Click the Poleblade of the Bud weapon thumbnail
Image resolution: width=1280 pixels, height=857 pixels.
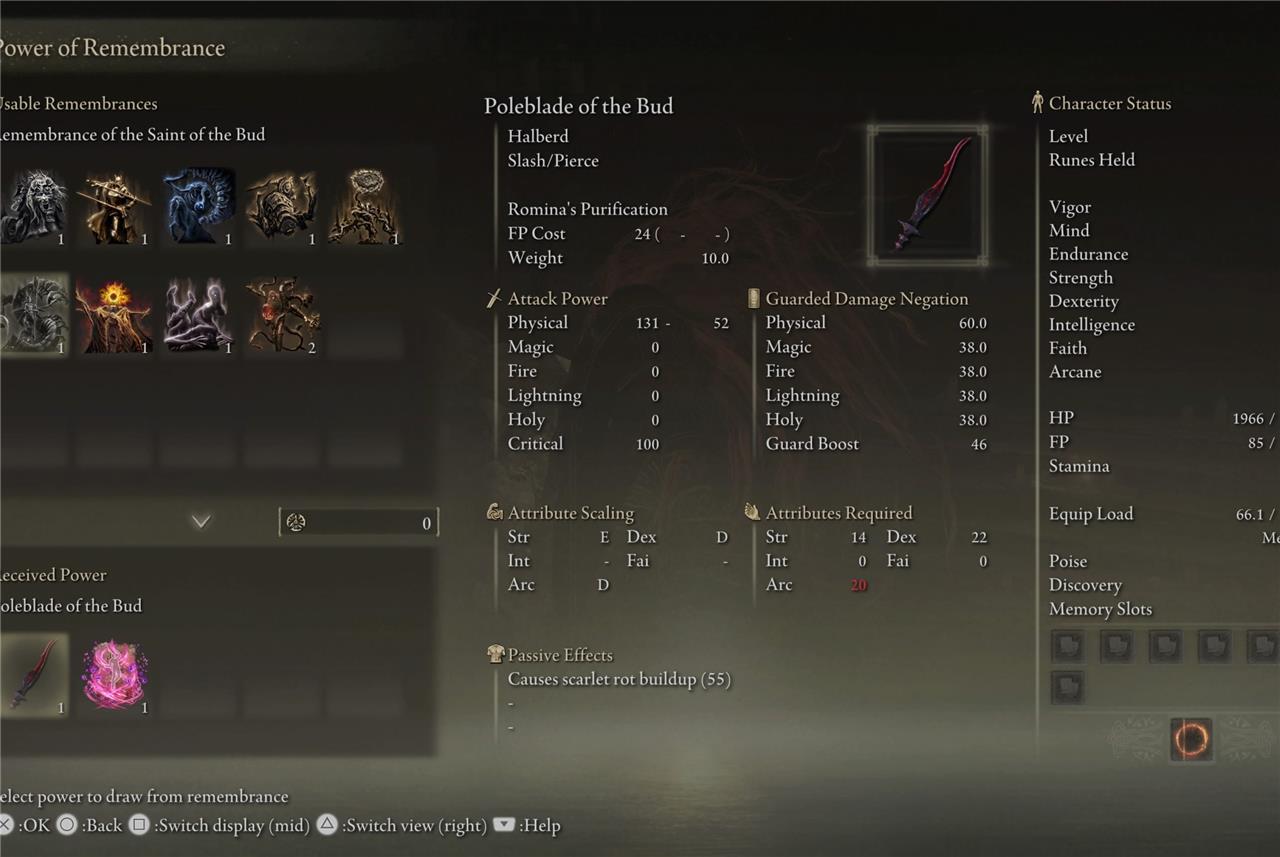[927, 195]
